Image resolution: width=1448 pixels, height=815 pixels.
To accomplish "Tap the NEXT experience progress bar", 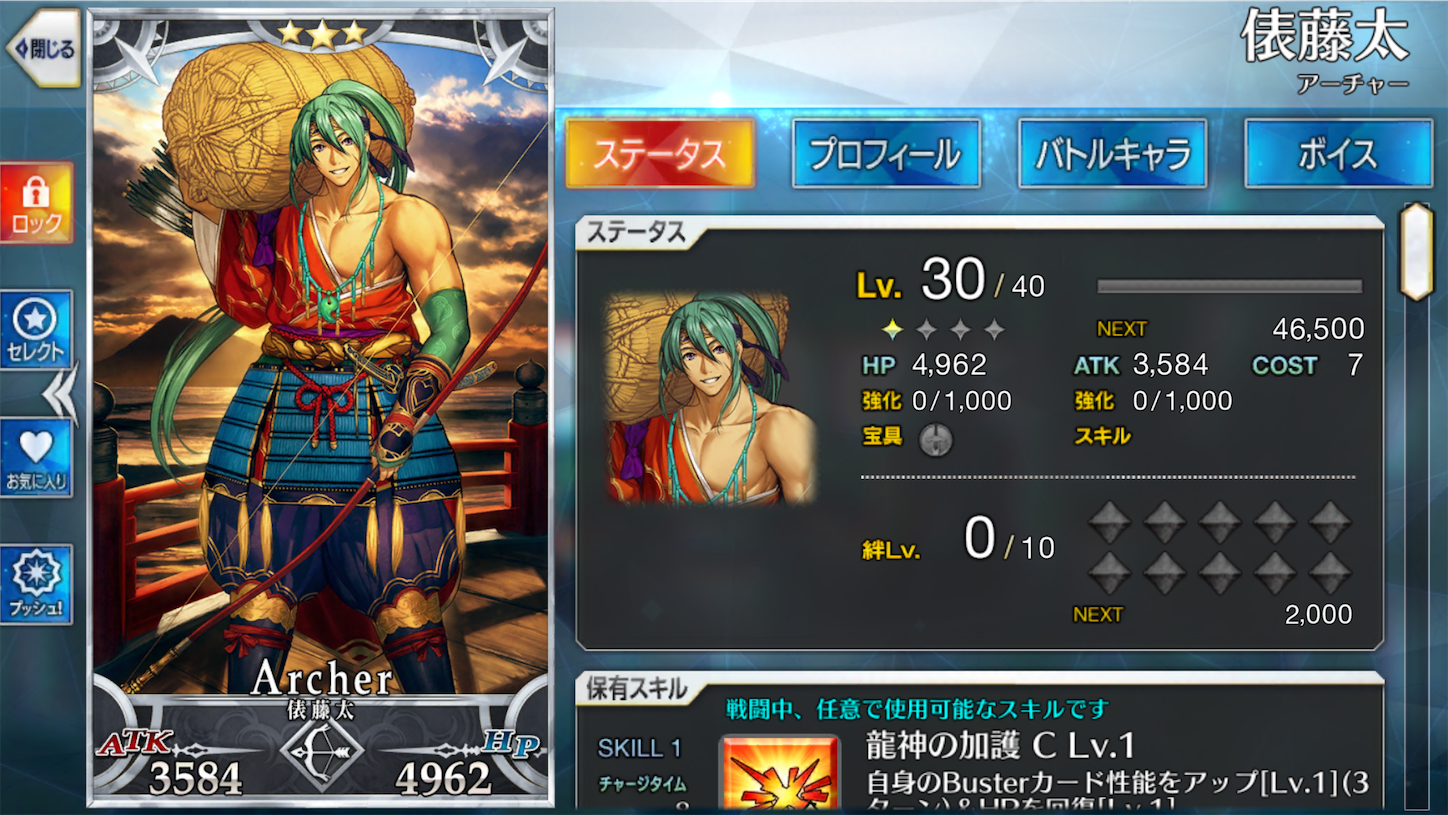I will click(1231, 285).
